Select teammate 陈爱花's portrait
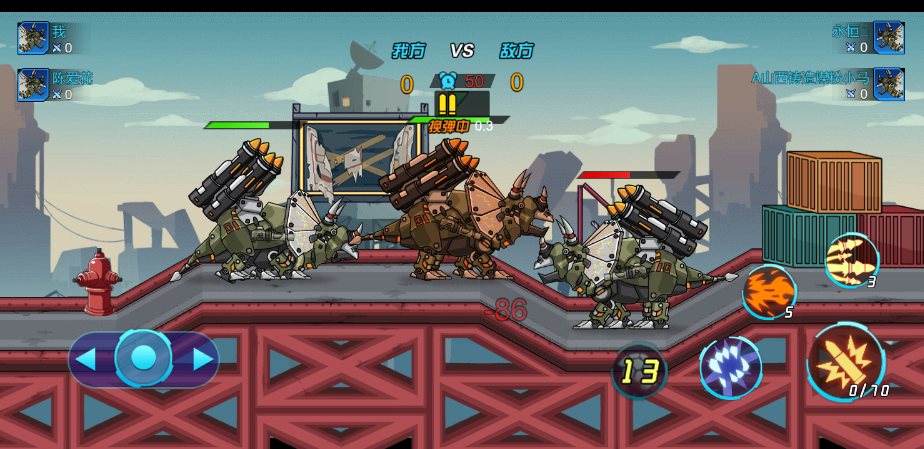This screenshot has height=449, width=924. [33, 85]
